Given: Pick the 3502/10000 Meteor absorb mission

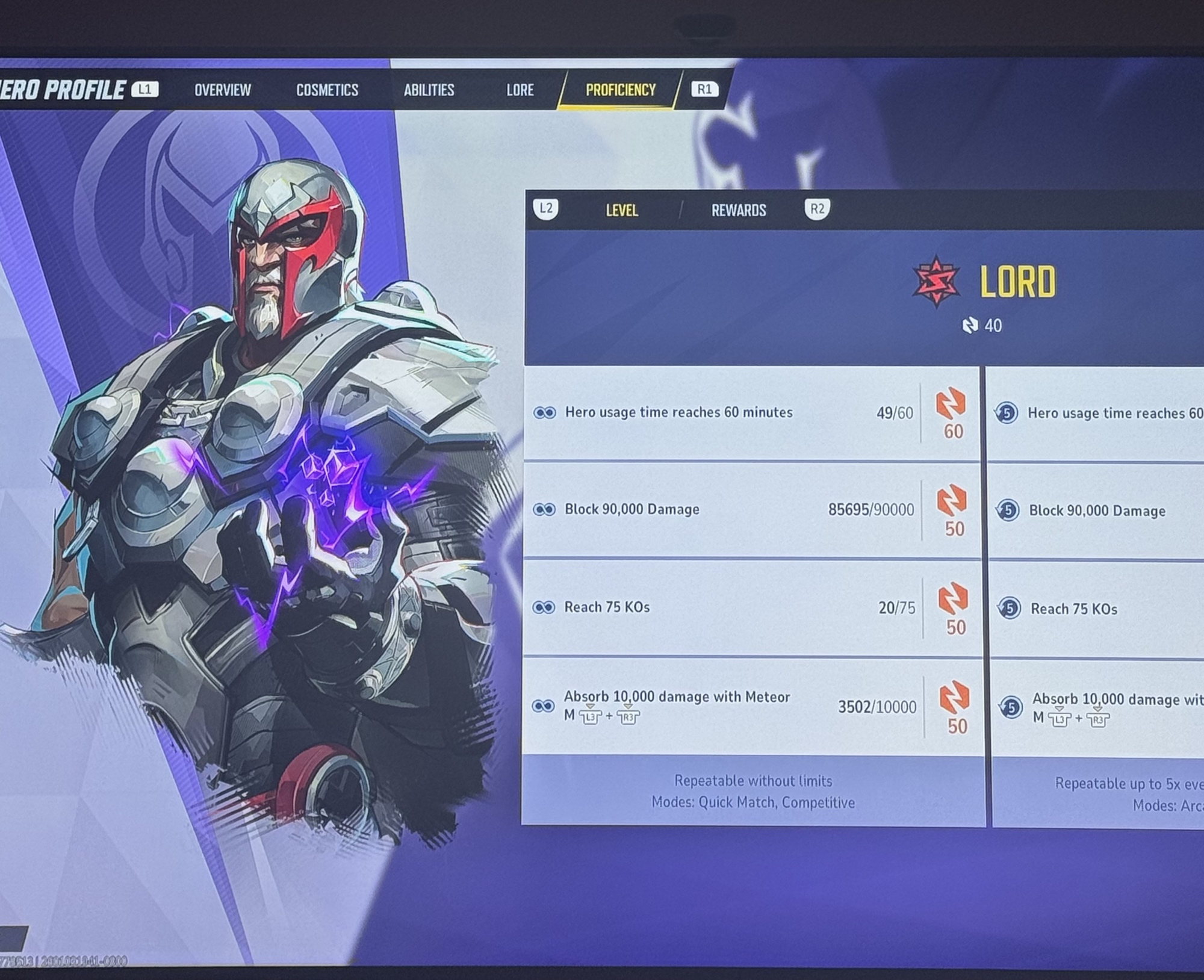Looking at the screenshot, I should 722,706.
